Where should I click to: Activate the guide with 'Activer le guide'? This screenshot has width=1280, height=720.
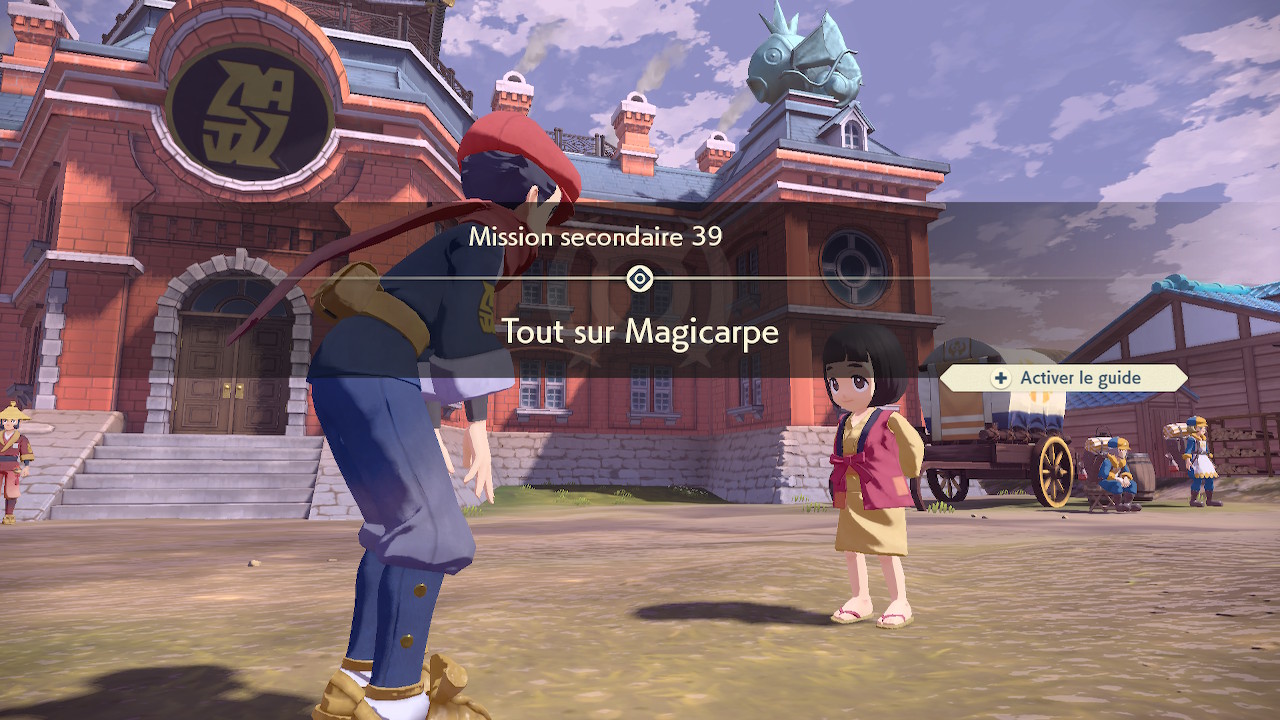[1064, 378]
